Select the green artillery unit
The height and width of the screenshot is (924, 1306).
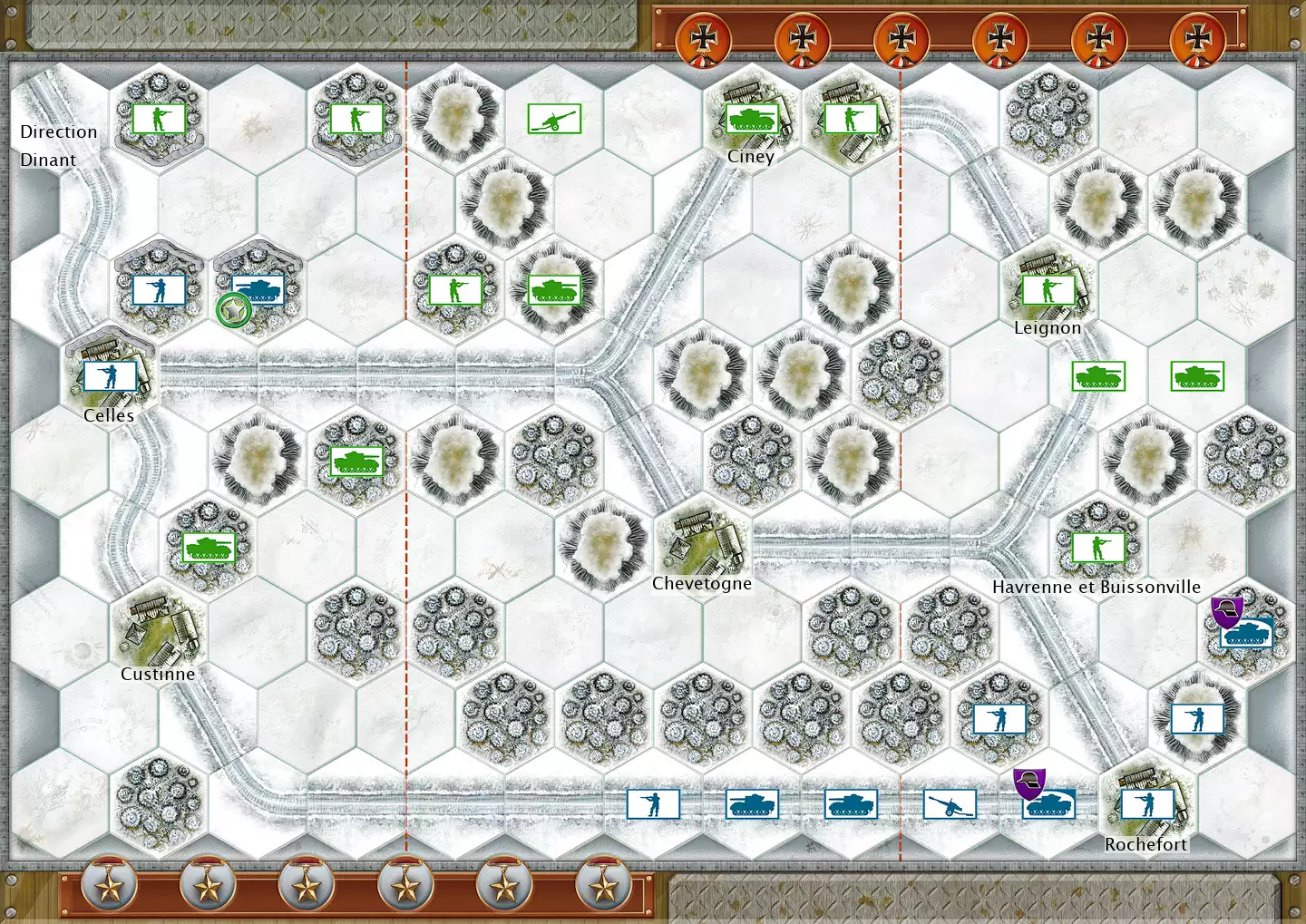click(x=553, y=119)
